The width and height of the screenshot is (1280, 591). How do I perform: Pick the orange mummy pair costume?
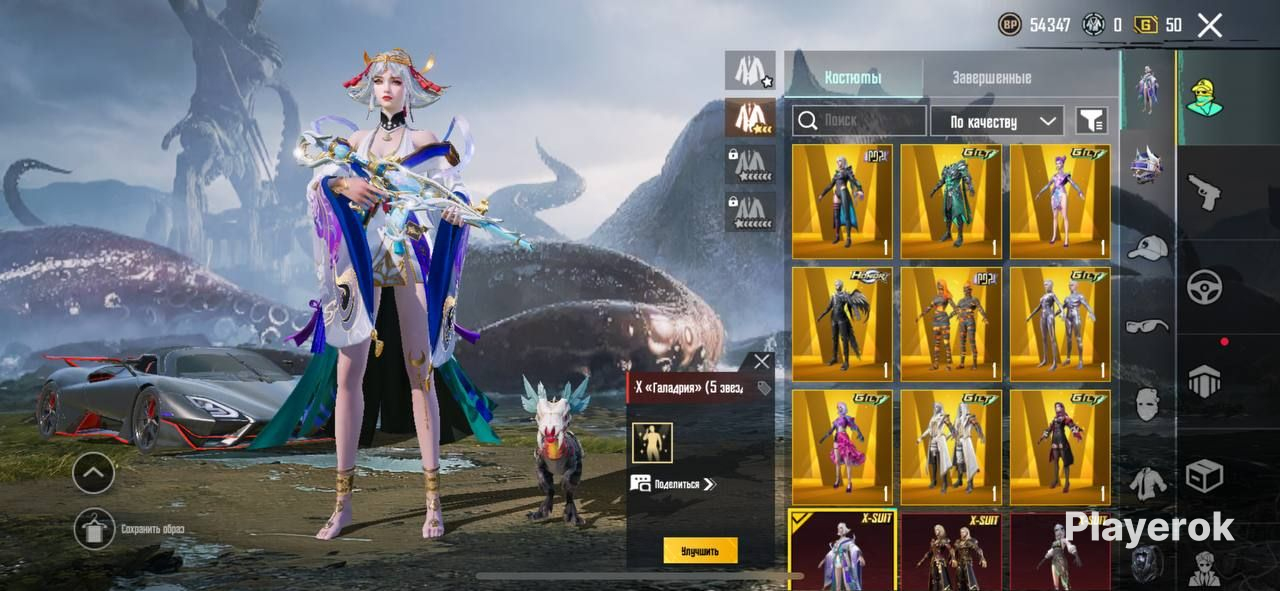[x=950, y=324]
